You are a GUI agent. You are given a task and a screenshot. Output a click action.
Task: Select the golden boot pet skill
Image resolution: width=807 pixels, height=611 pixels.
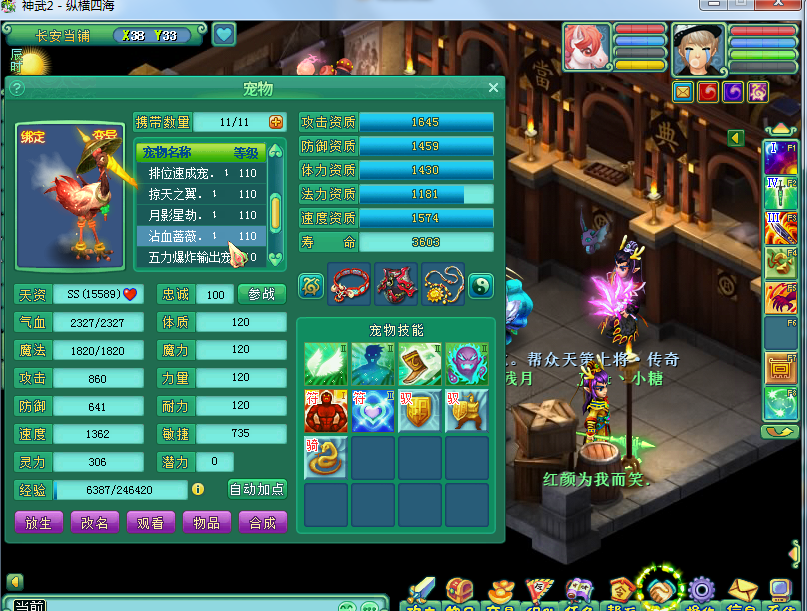419,364
